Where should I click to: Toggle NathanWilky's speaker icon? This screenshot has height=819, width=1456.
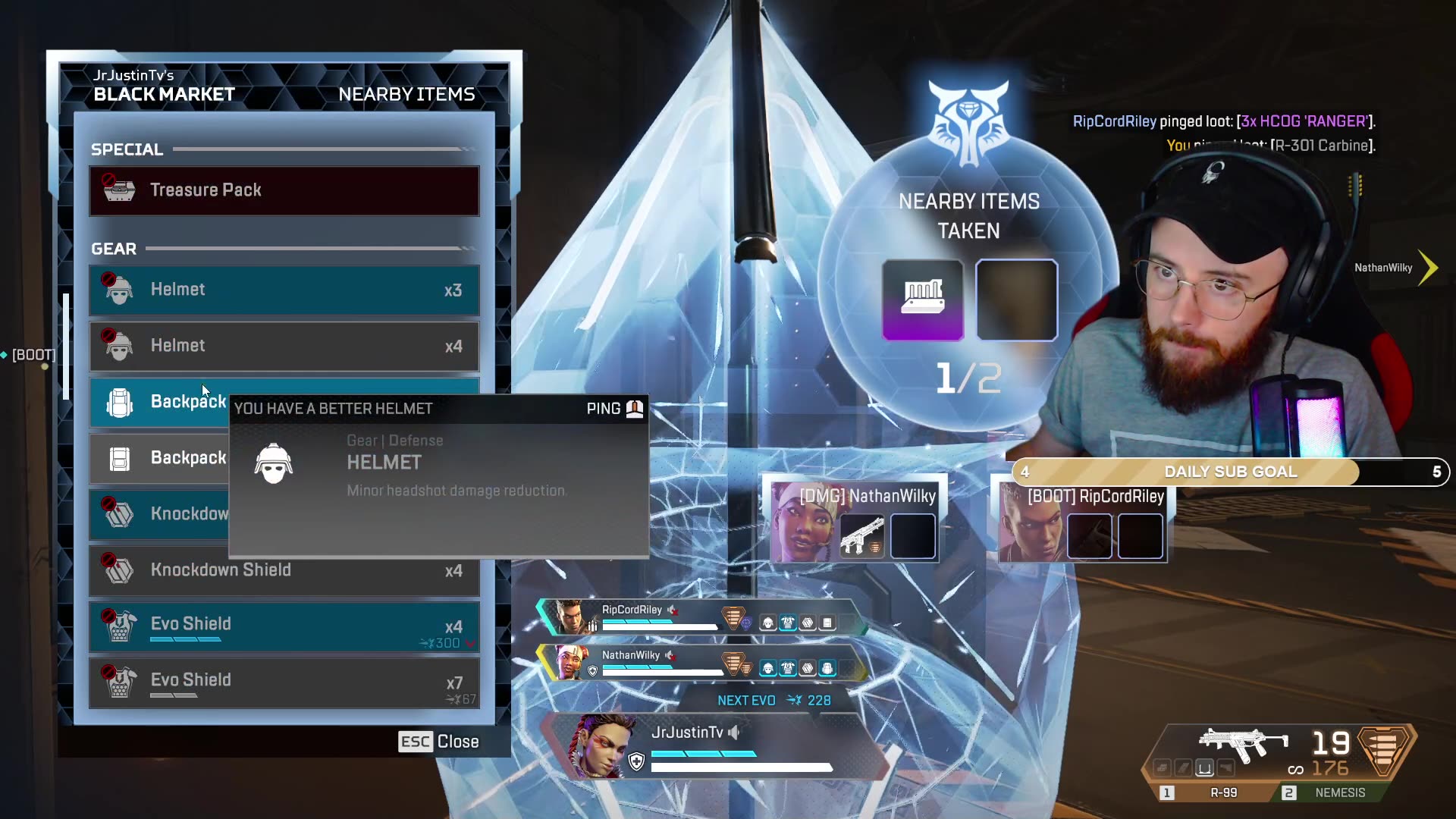(x=670, y=655)
